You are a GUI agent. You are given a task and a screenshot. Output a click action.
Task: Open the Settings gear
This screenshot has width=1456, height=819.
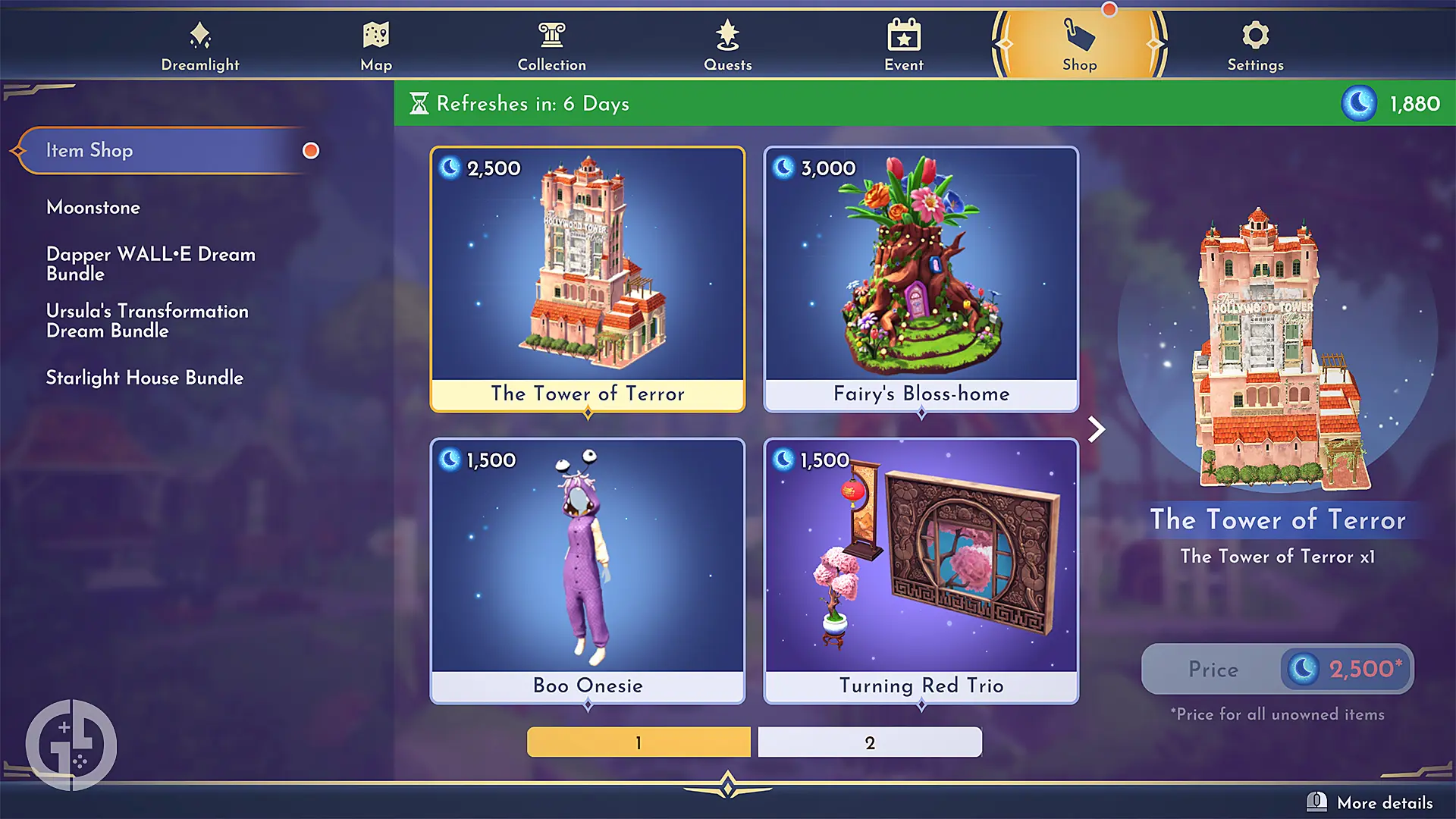(1255, 44)
